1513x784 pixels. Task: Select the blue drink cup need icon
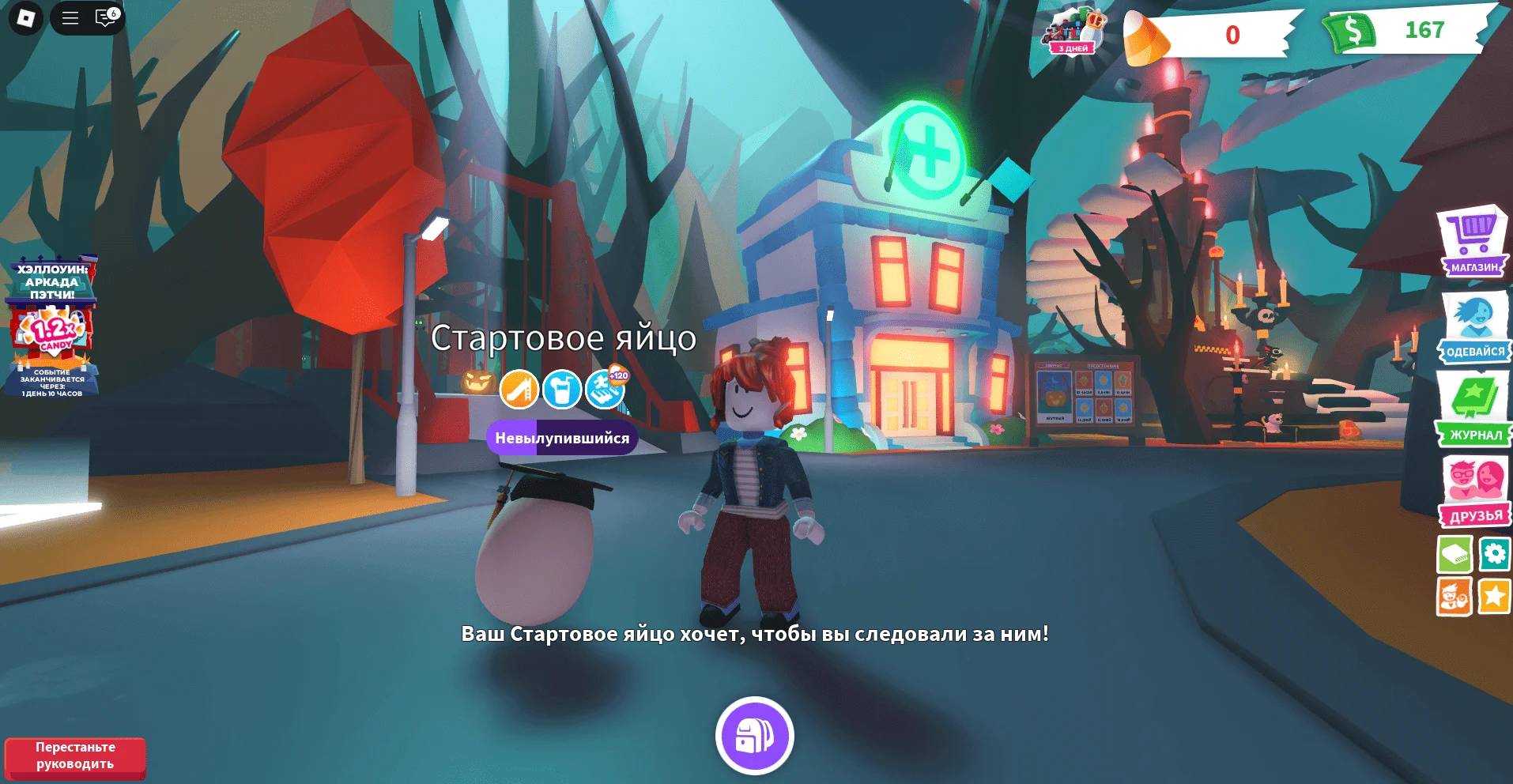point(562,390)
